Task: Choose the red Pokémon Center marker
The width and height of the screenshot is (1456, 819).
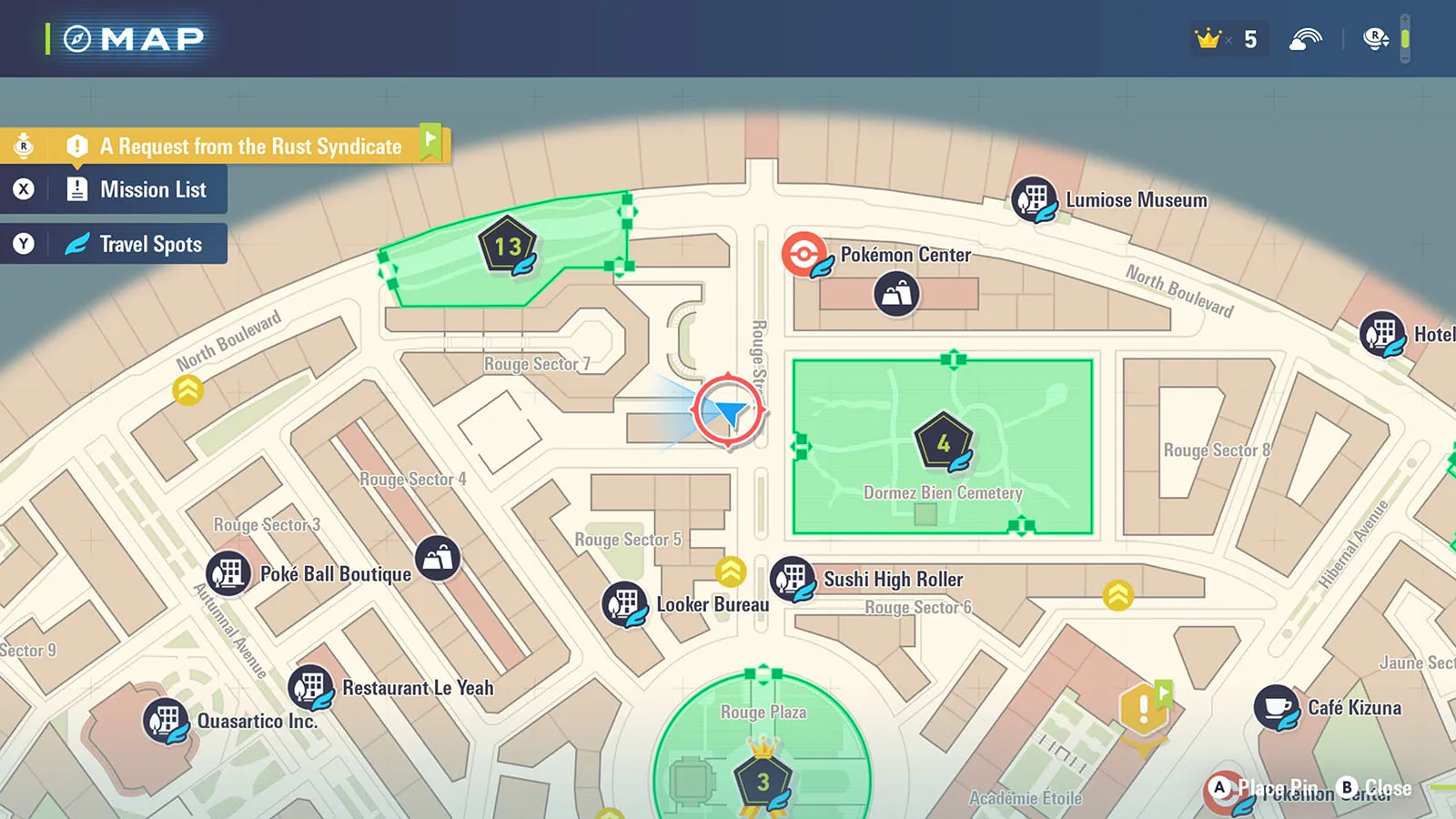Action: pyautogui.click(x=804, y=254)
